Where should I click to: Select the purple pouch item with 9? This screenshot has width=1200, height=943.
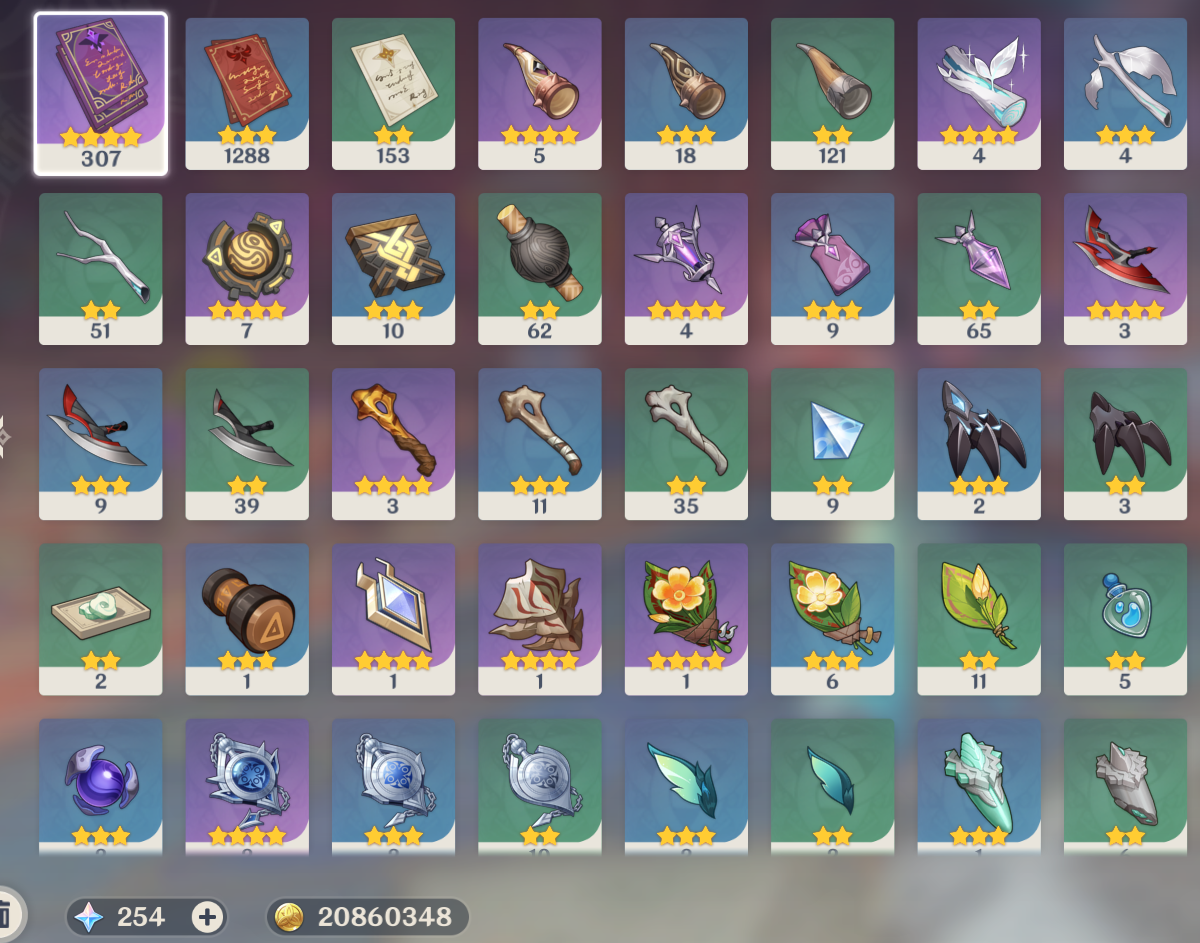(x=832, y=268)
